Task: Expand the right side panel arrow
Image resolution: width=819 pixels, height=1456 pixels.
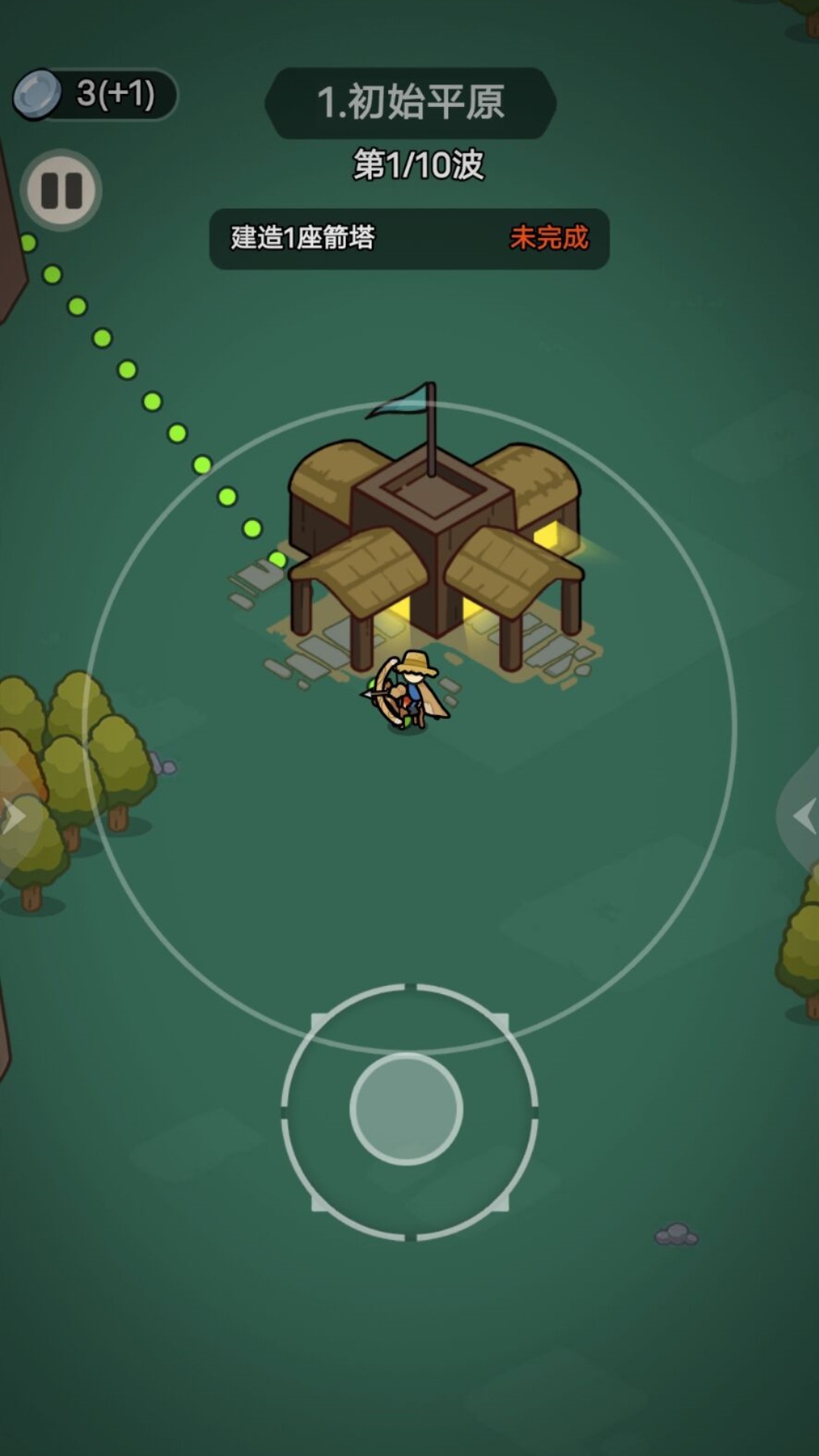Action: click(x=803, y=817)
